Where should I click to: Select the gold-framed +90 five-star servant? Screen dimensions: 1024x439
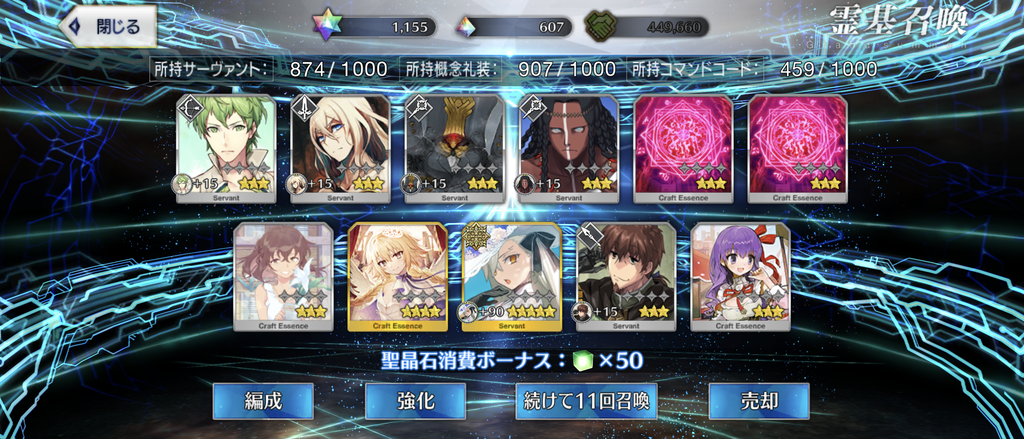(x=511, y=276)
